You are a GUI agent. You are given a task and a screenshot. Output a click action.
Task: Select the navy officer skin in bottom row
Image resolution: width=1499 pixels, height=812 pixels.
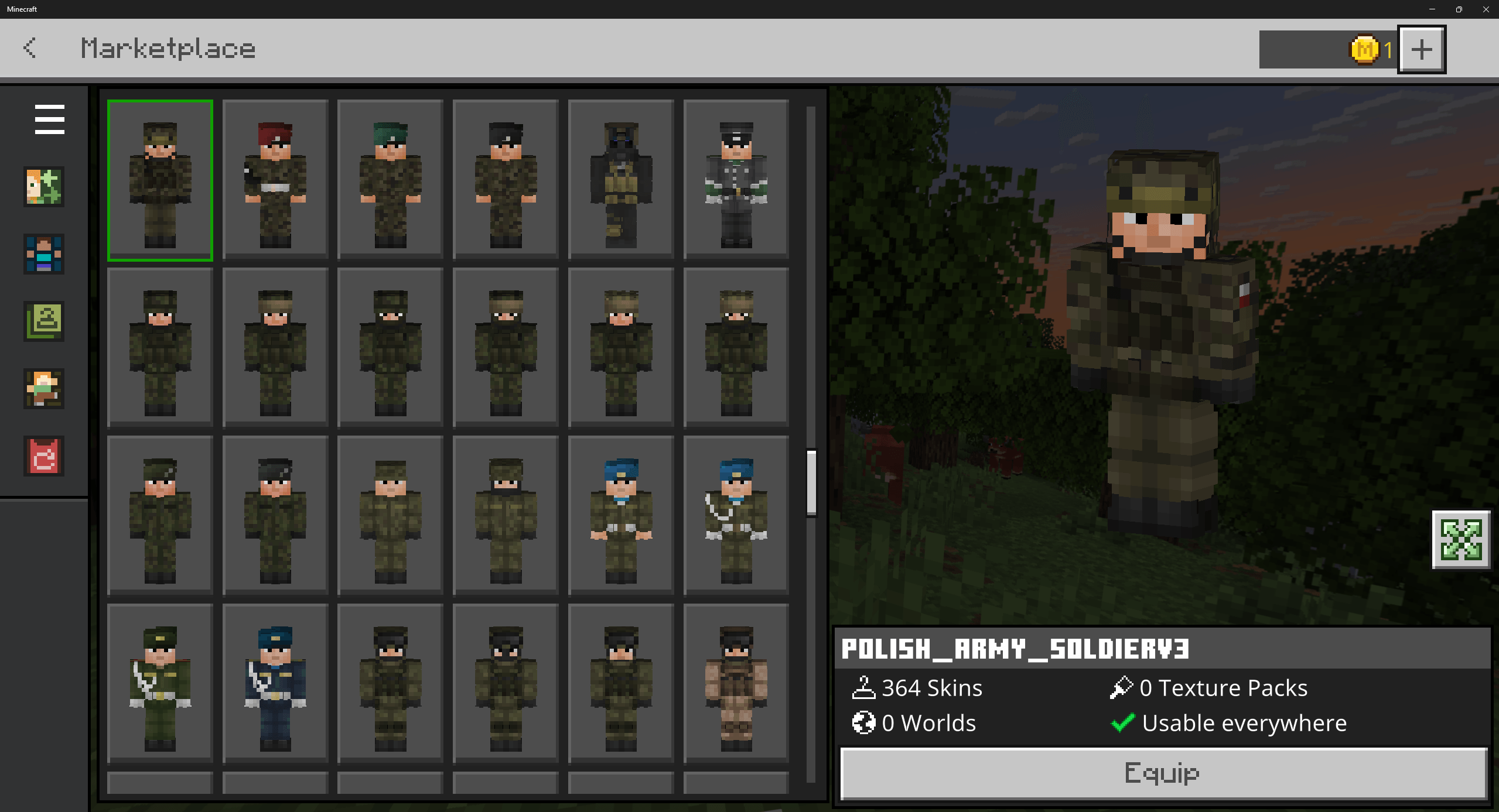274,685
